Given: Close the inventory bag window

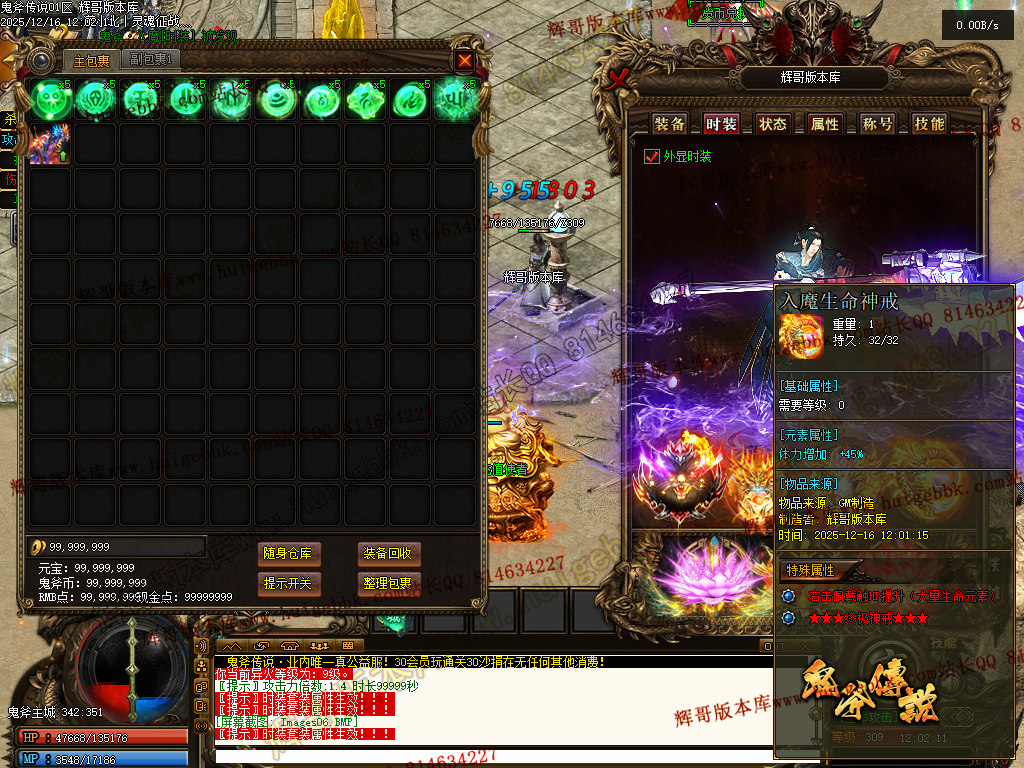Looking at the screenshot, I should tap(465, 61).
